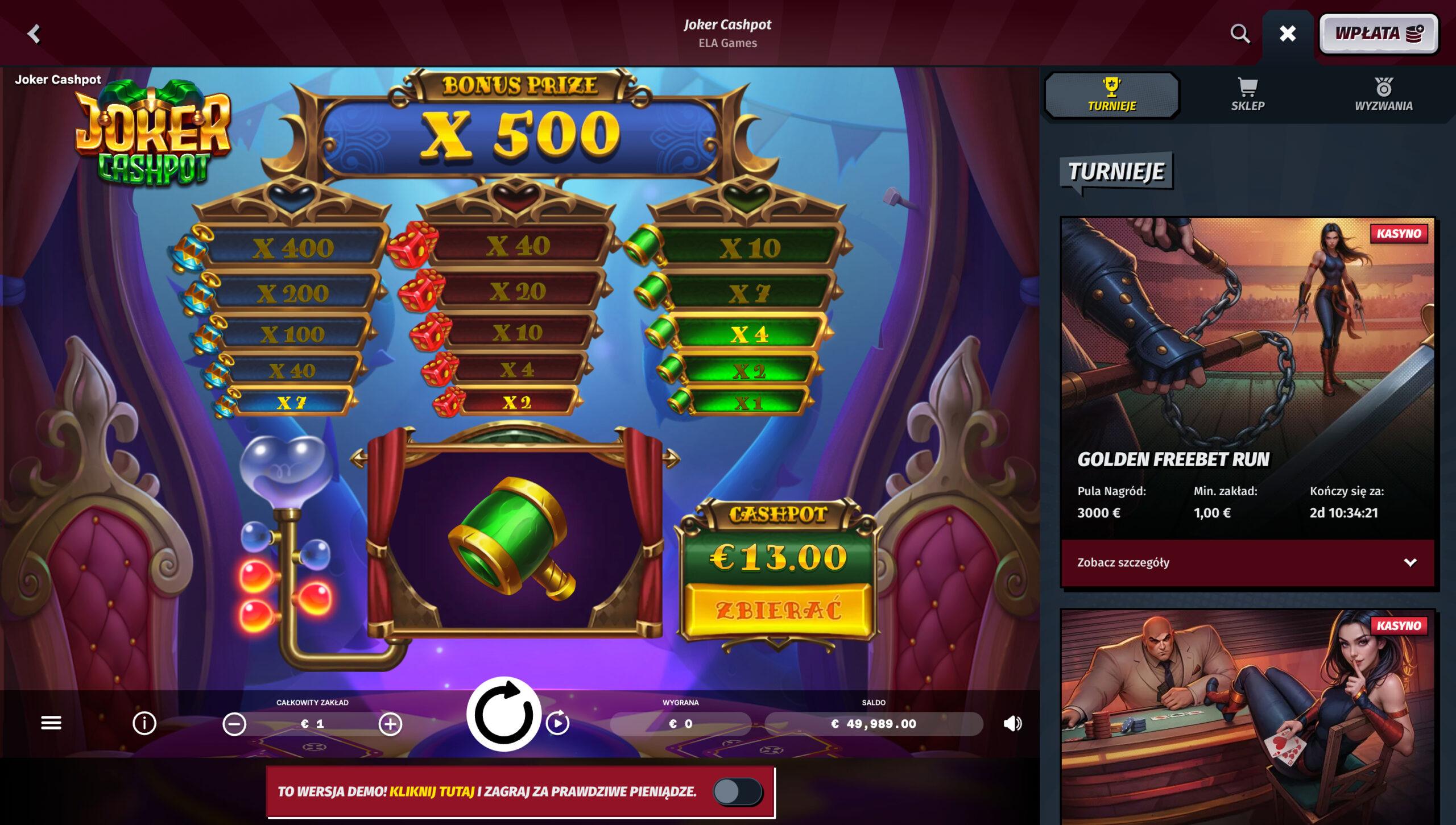
Task: Activate the autoplay icon beside spin
Action: click(x=559, y=724)
